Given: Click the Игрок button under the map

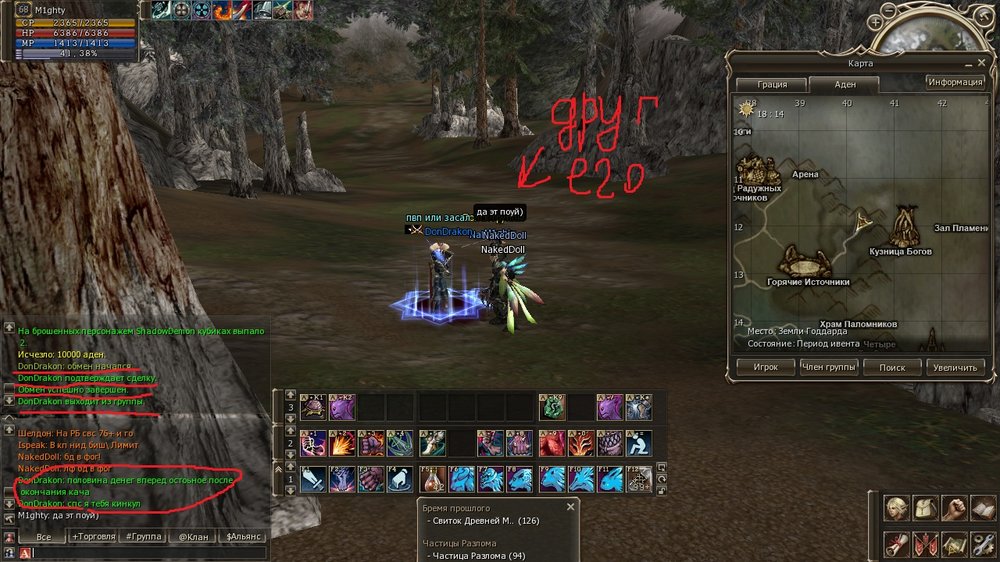Looking at the screenshot, I should (x=765, y=367).
